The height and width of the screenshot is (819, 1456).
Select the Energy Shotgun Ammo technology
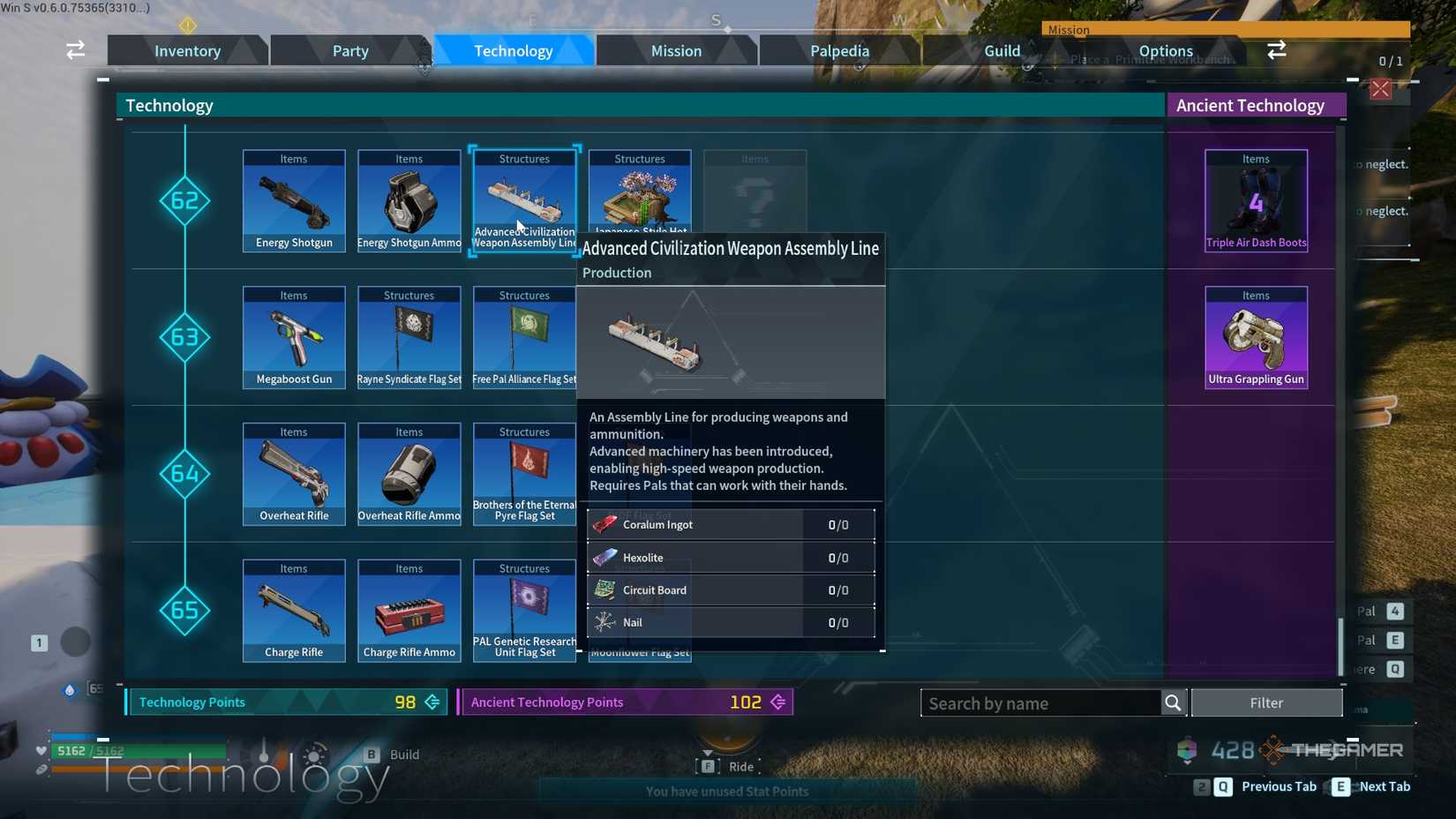(x=409, y=199)
